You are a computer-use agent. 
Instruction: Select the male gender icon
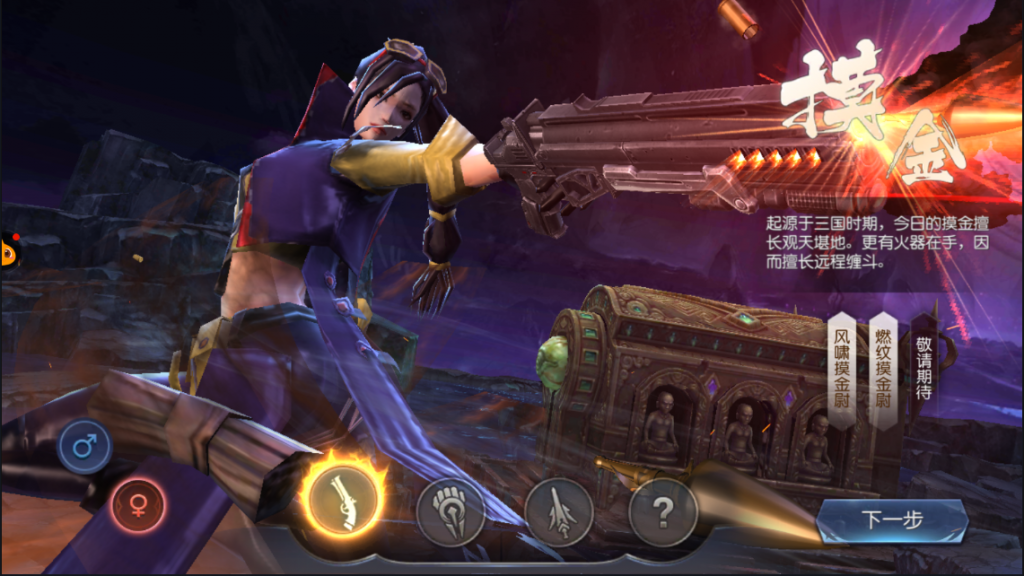pyautogui.click(x=84, y=447)
